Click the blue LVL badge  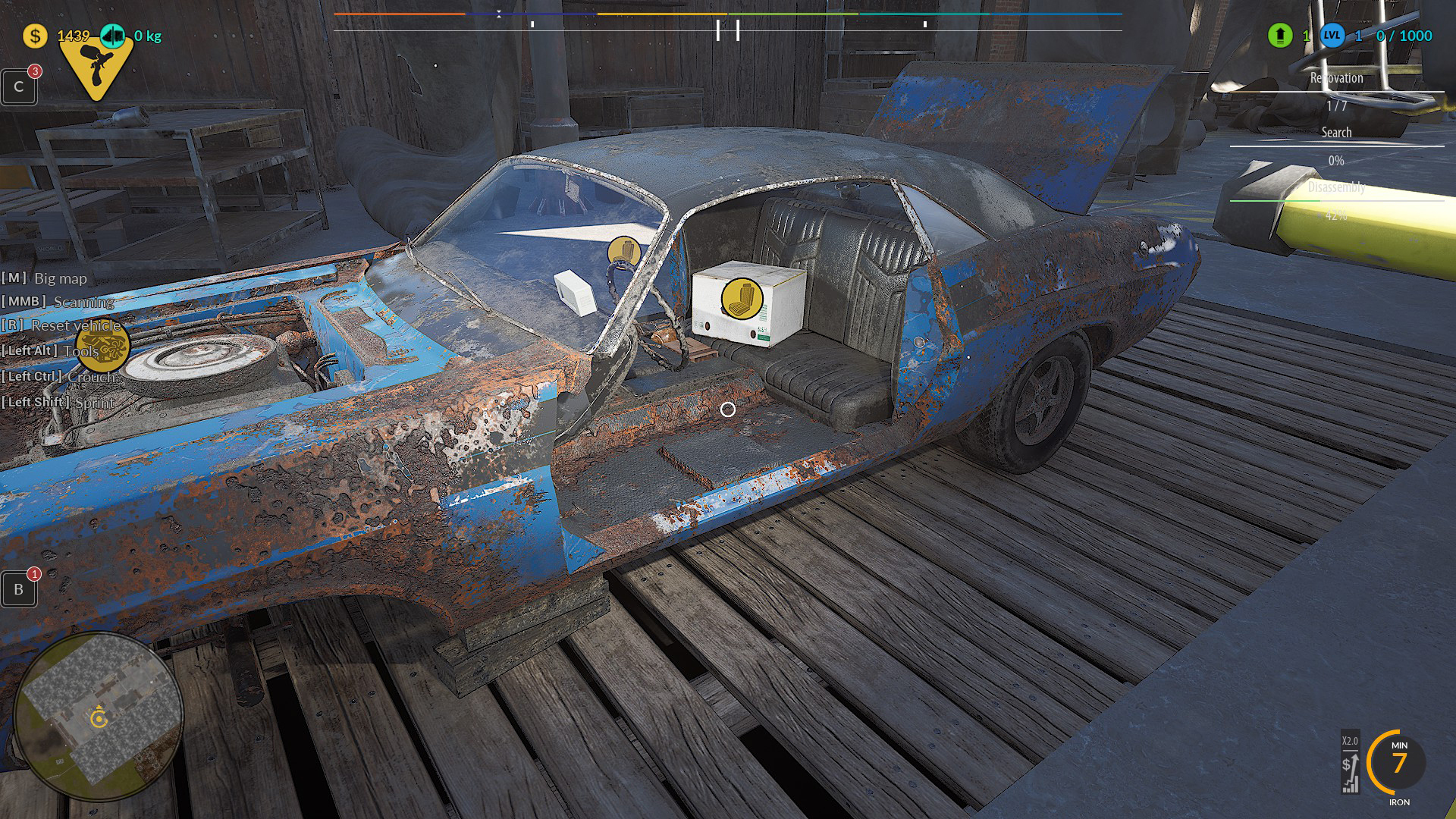coord(1332,36)
